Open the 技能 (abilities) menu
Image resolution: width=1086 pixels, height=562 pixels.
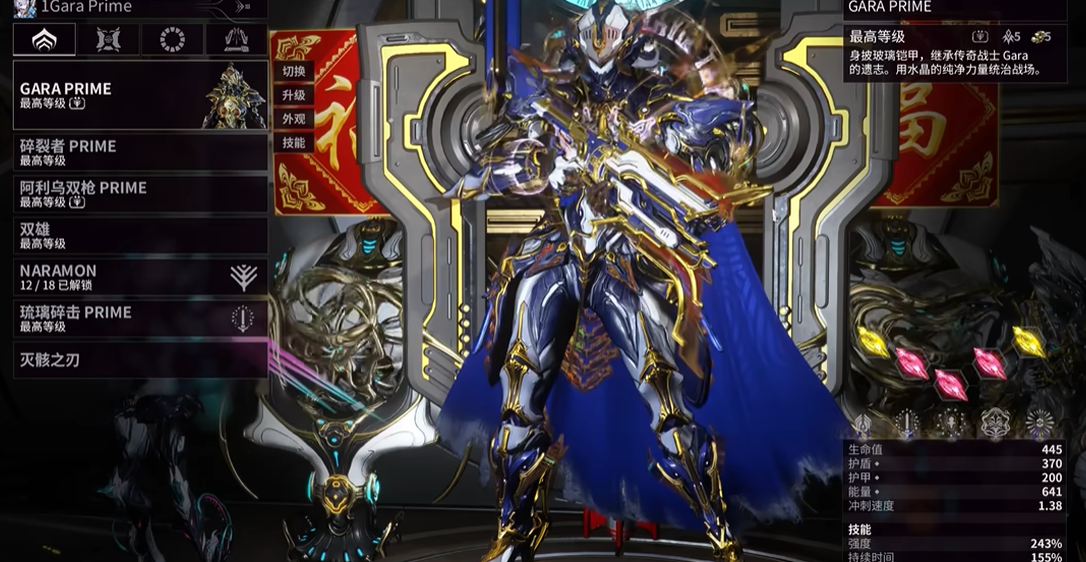click(x=294, y=143)
